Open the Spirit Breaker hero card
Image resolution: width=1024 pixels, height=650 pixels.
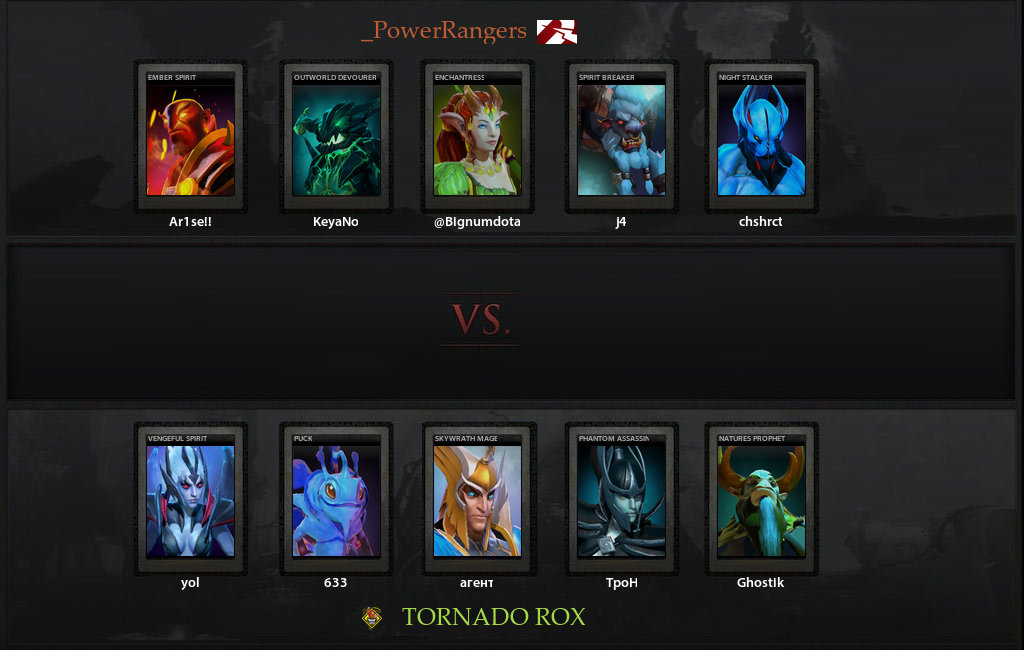[621, 138]
